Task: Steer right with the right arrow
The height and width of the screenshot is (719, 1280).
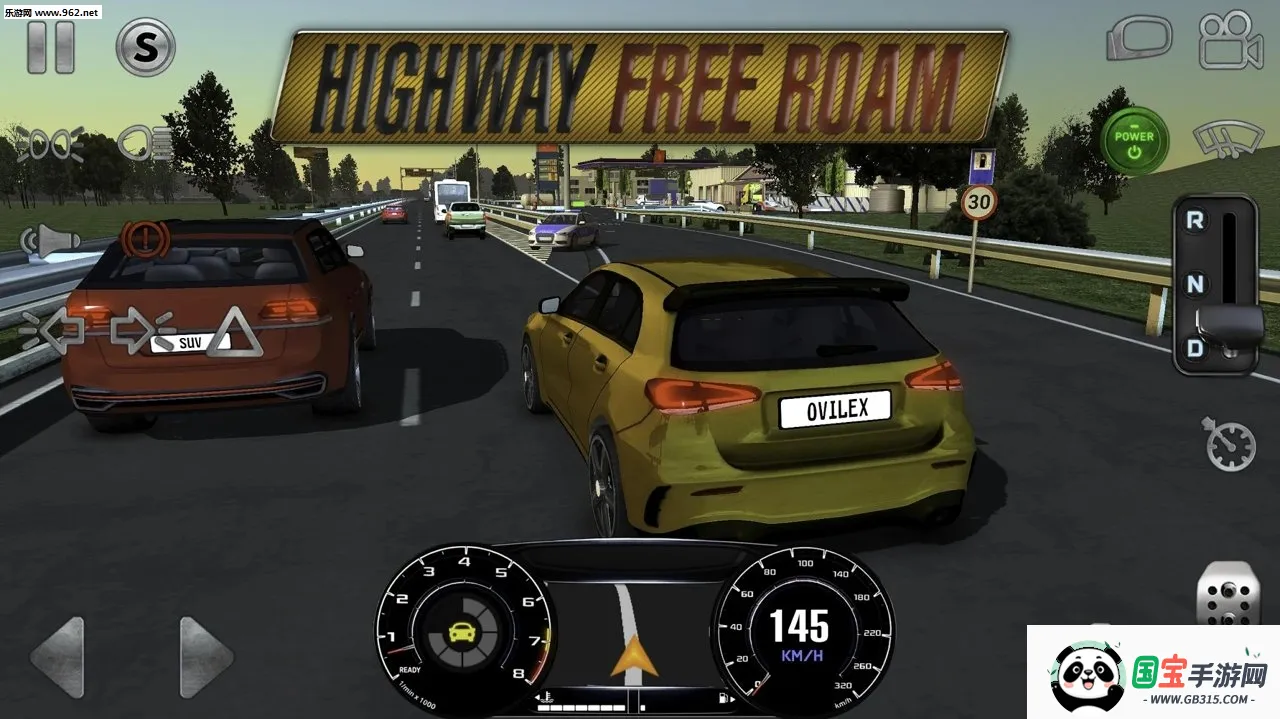Action: click(206, 657)
